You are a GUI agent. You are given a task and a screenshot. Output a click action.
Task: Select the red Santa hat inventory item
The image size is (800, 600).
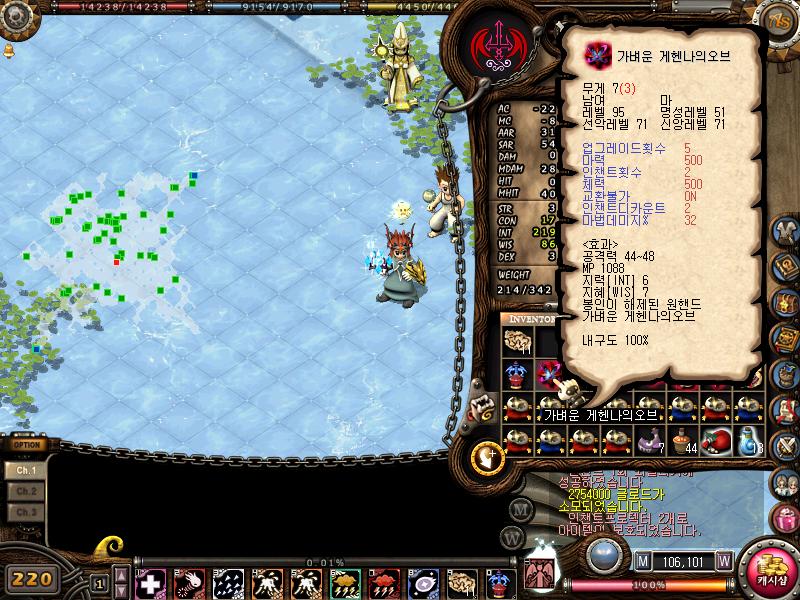(x=713, y=441)
